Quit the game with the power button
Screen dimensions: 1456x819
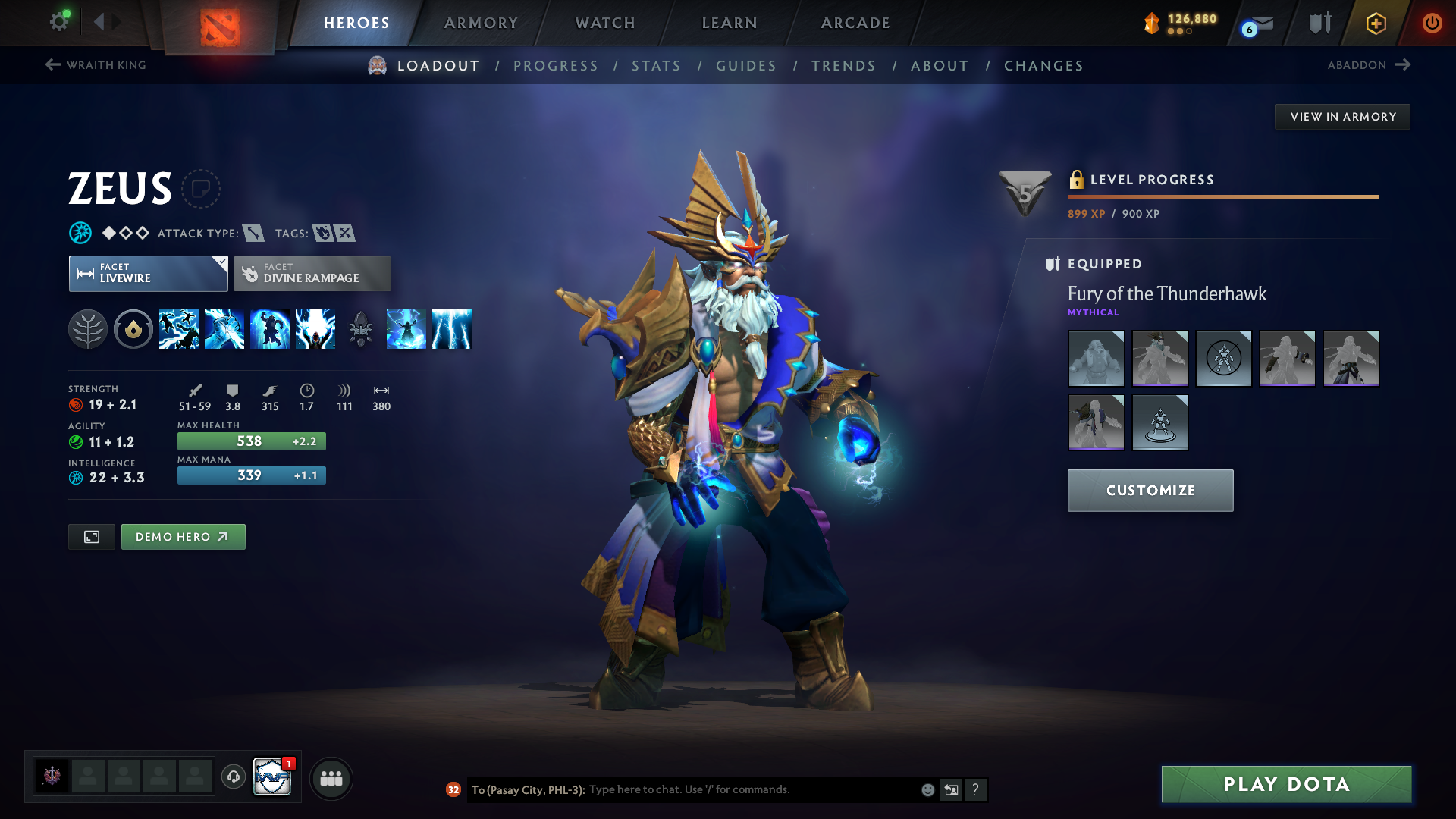coord(1432,23)
